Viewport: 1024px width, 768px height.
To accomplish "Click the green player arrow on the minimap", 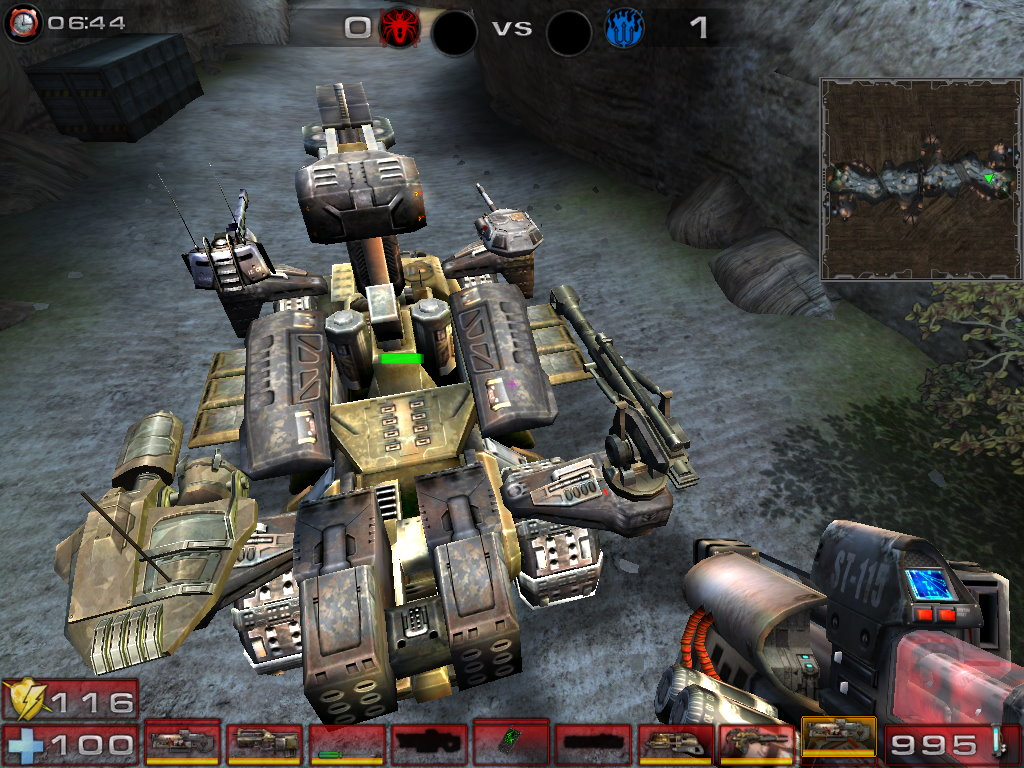I will [x=989, y=178].
